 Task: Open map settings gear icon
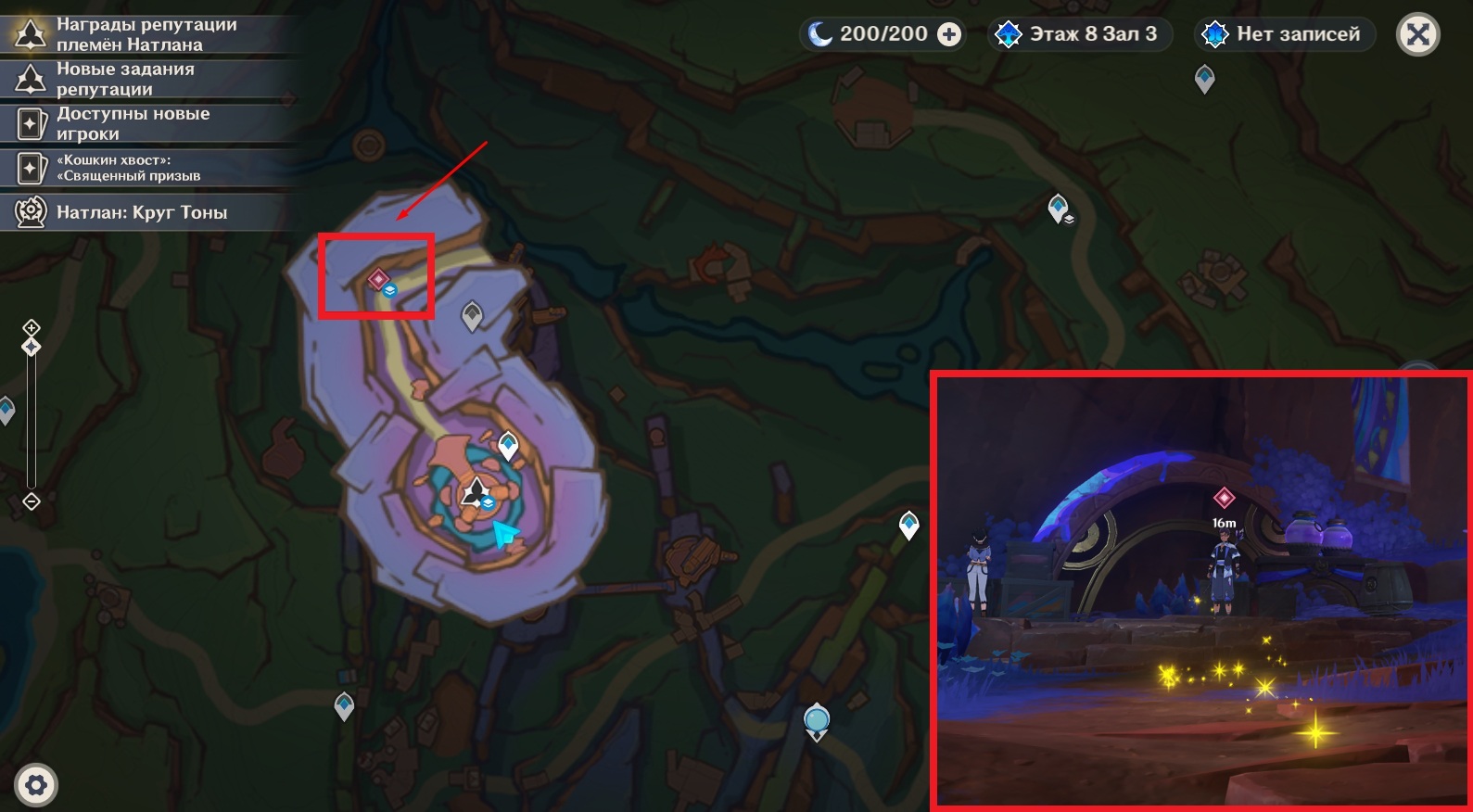(x=36, y=786)
